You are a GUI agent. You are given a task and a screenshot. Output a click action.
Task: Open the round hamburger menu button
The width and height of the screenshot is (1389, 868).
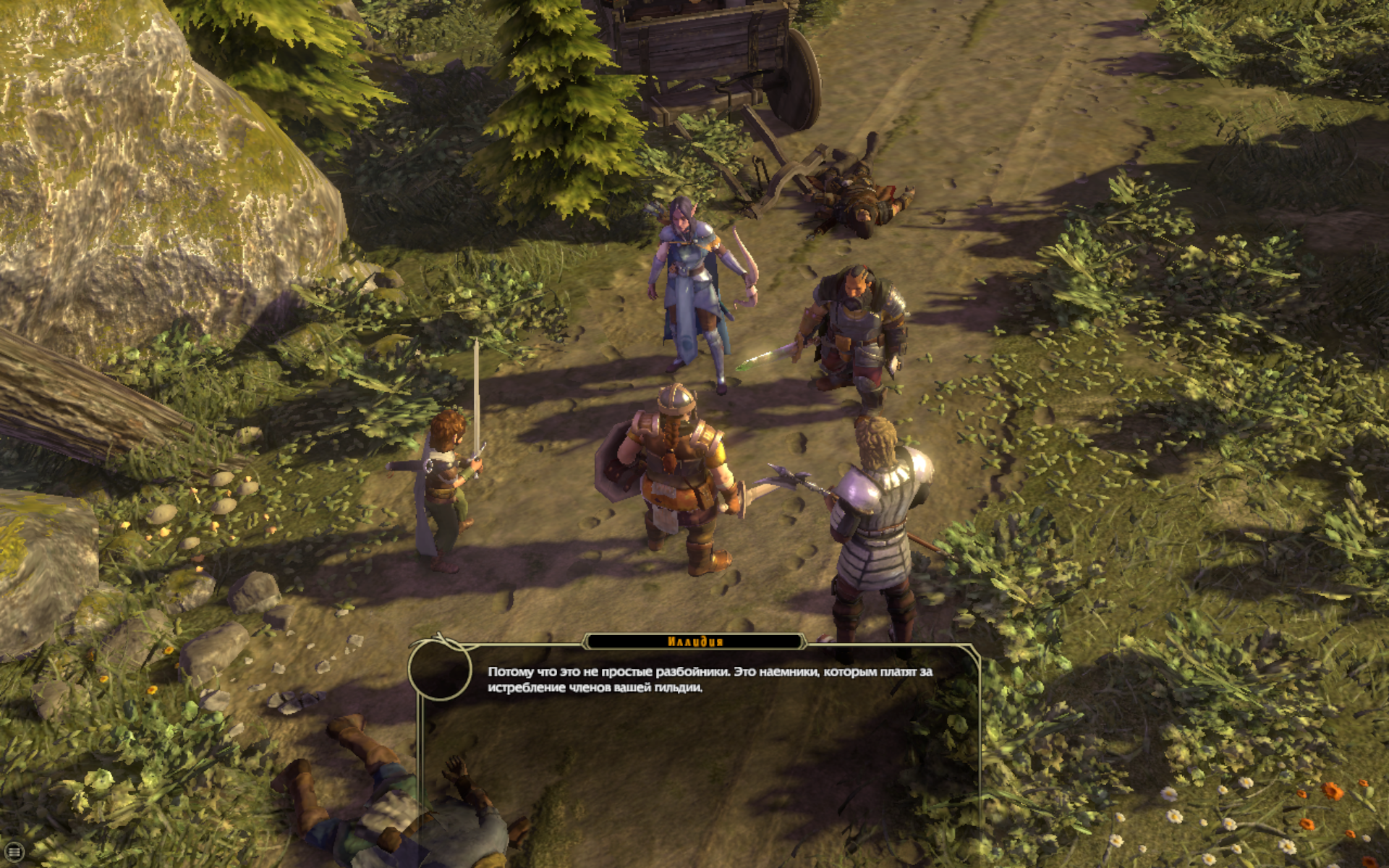tap(14, 852)
